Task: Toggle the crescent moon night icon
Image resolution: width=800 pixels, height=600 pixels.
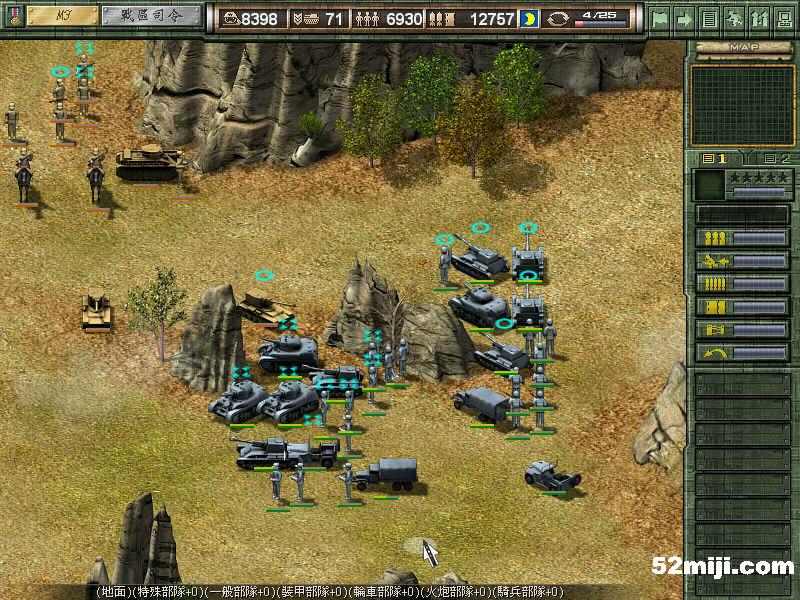Action: coord(528,19)
